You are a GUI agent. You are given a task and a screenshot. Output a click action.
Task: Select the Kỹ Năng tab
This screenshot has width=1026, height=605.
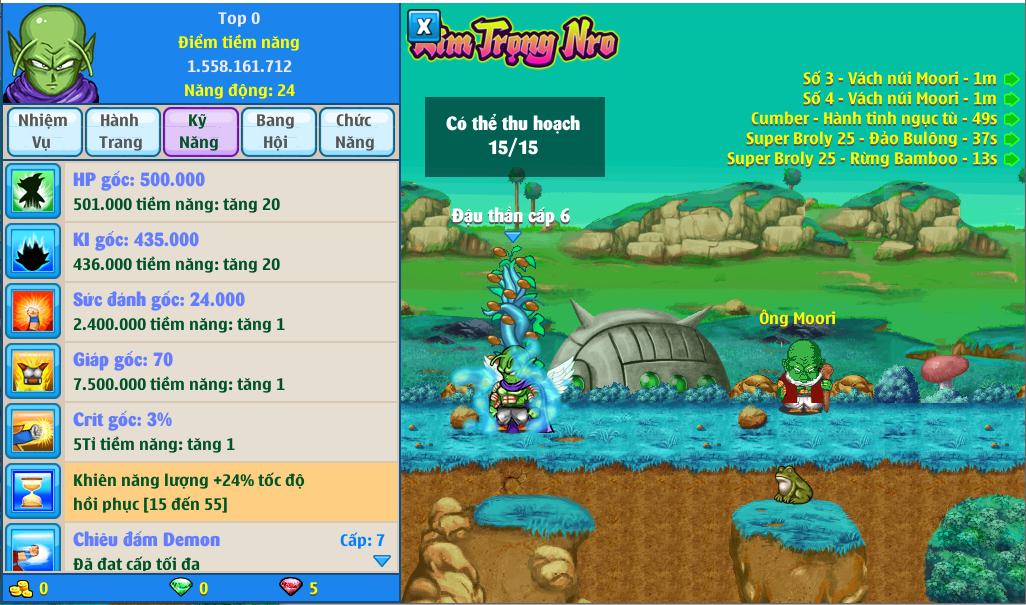tap(199, 132)
